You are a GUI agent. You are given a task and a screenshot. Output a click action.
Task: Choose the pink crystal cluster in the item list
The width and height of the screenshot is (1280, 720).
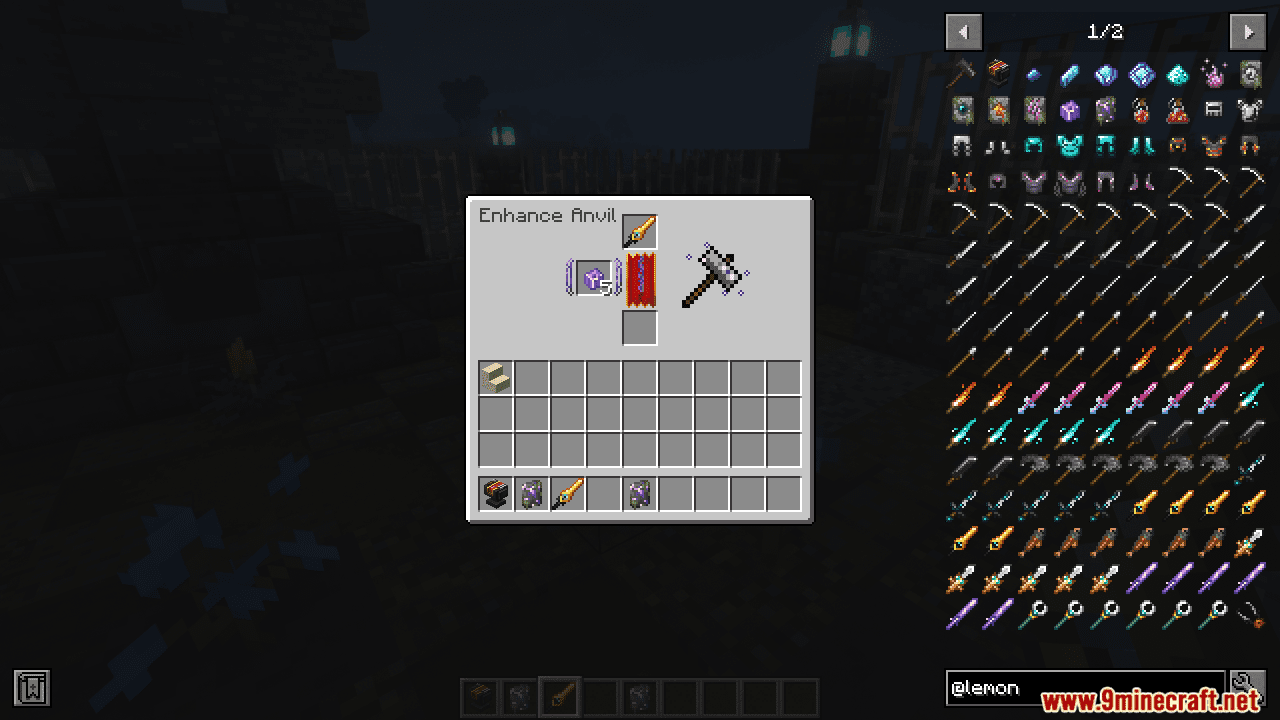1213,73
